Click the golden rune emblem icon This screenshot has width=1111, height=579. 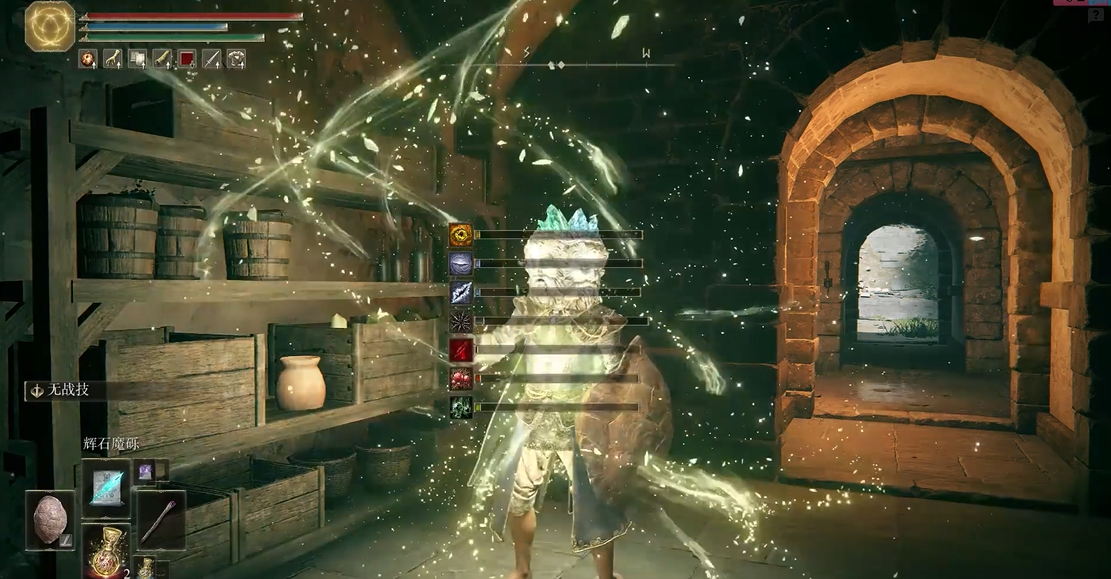tap(50, 26)
